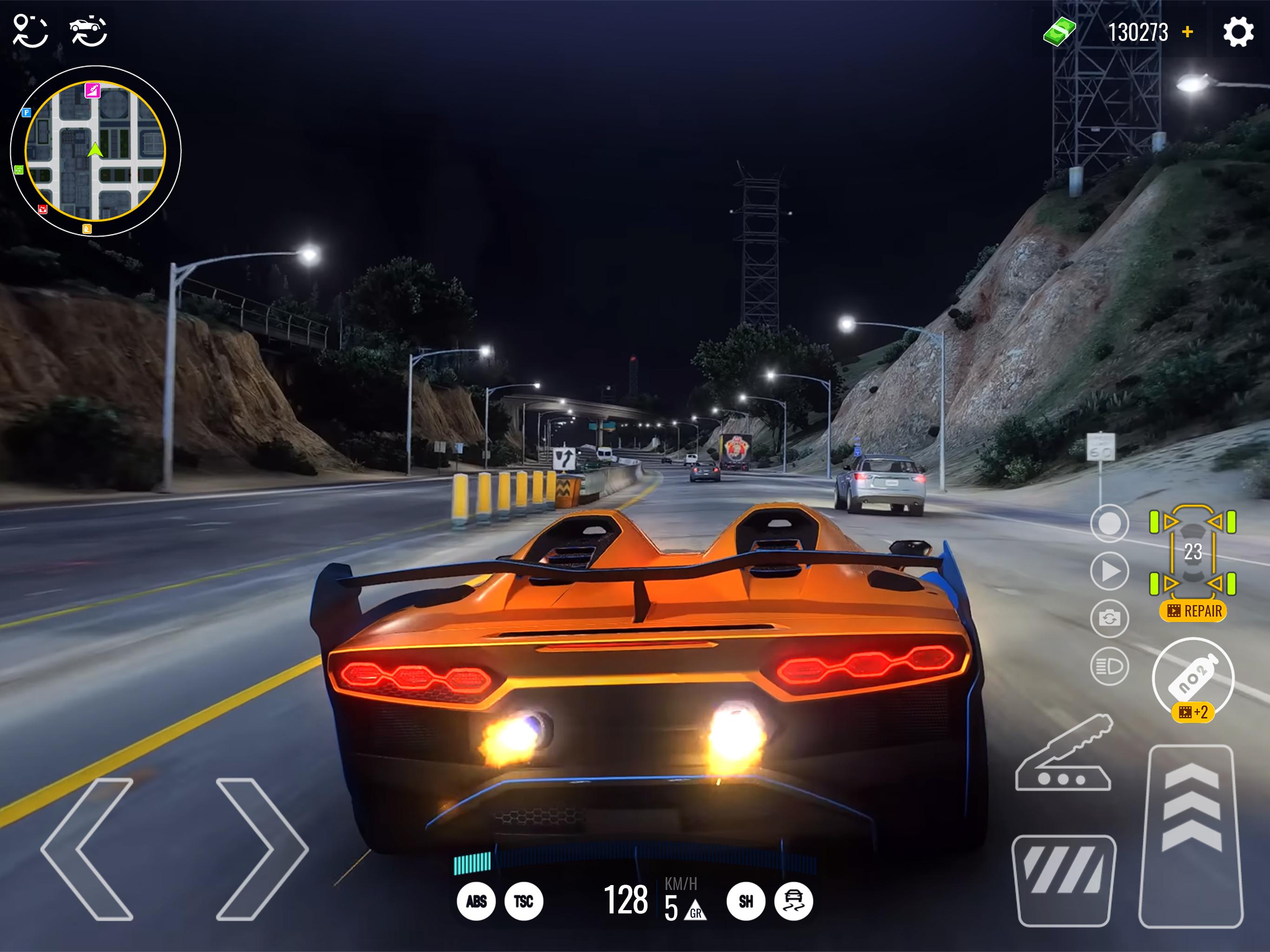Add more cash with the plus button
The width and height of the screenshot is (1270, 952).
tap(1187, 32)
